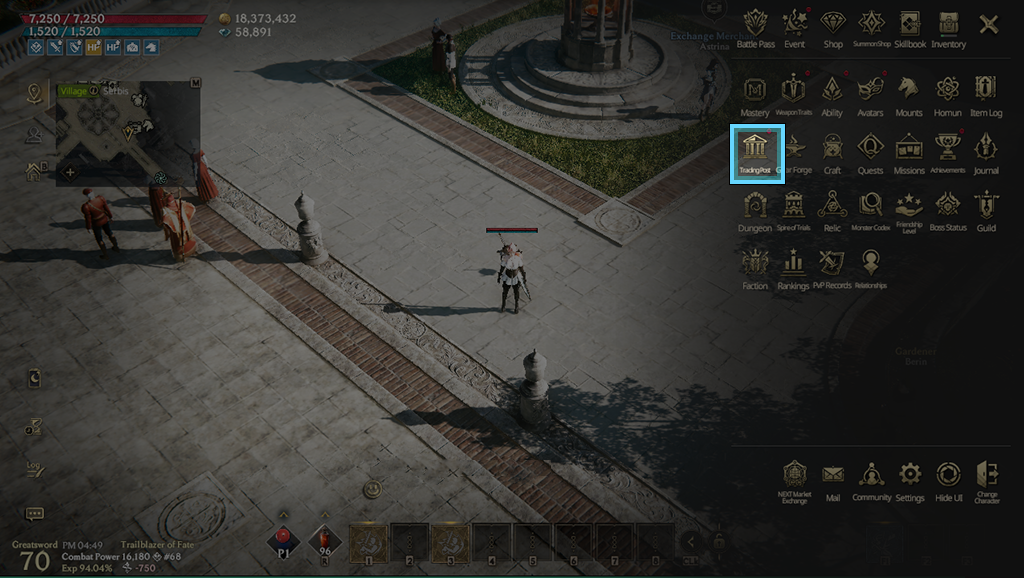
Task: Open the NEXT Market Exchange
Action: (x=793, y=478)
